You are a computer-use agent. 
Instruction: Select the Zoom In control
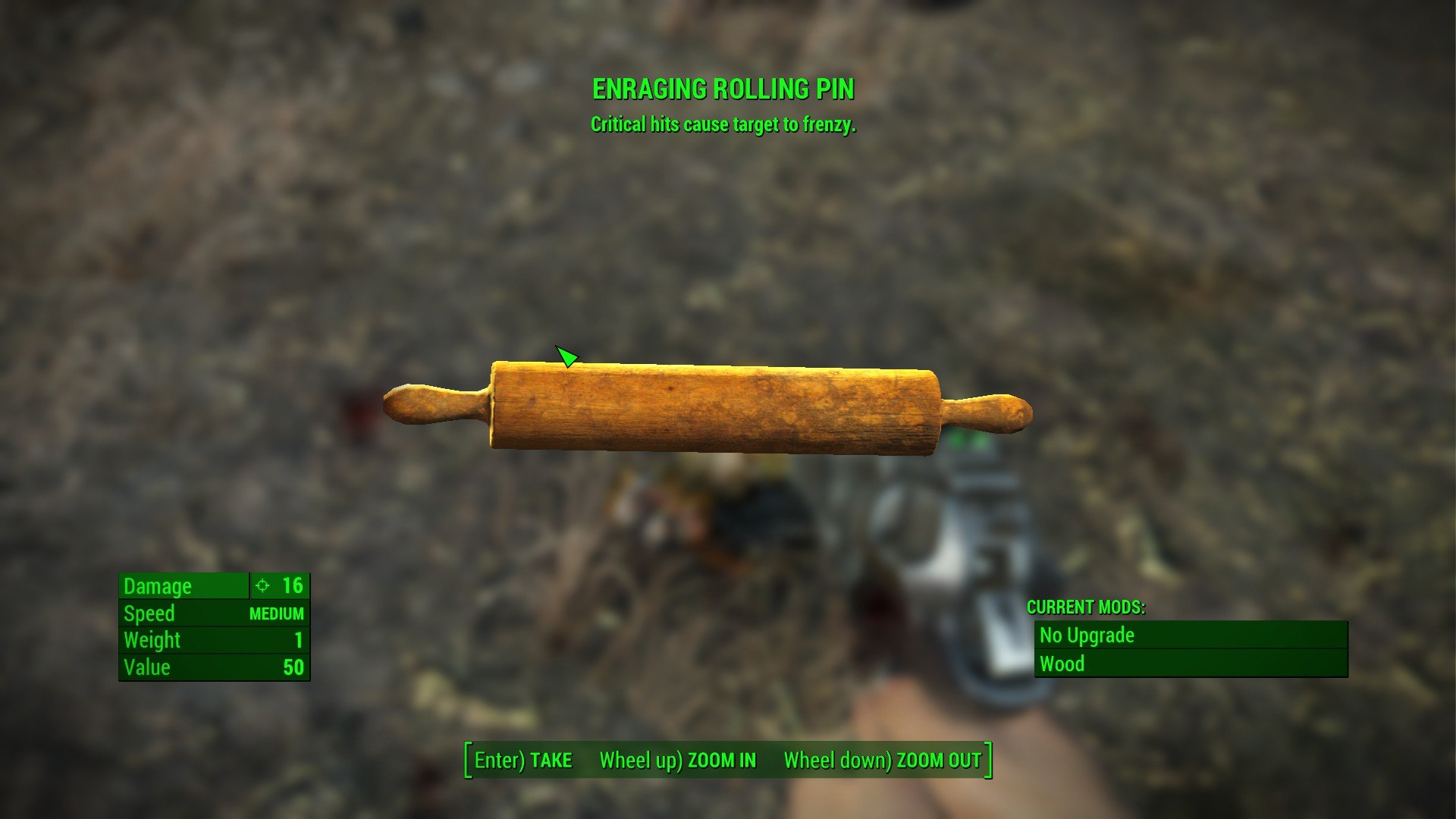pos(677,761)
